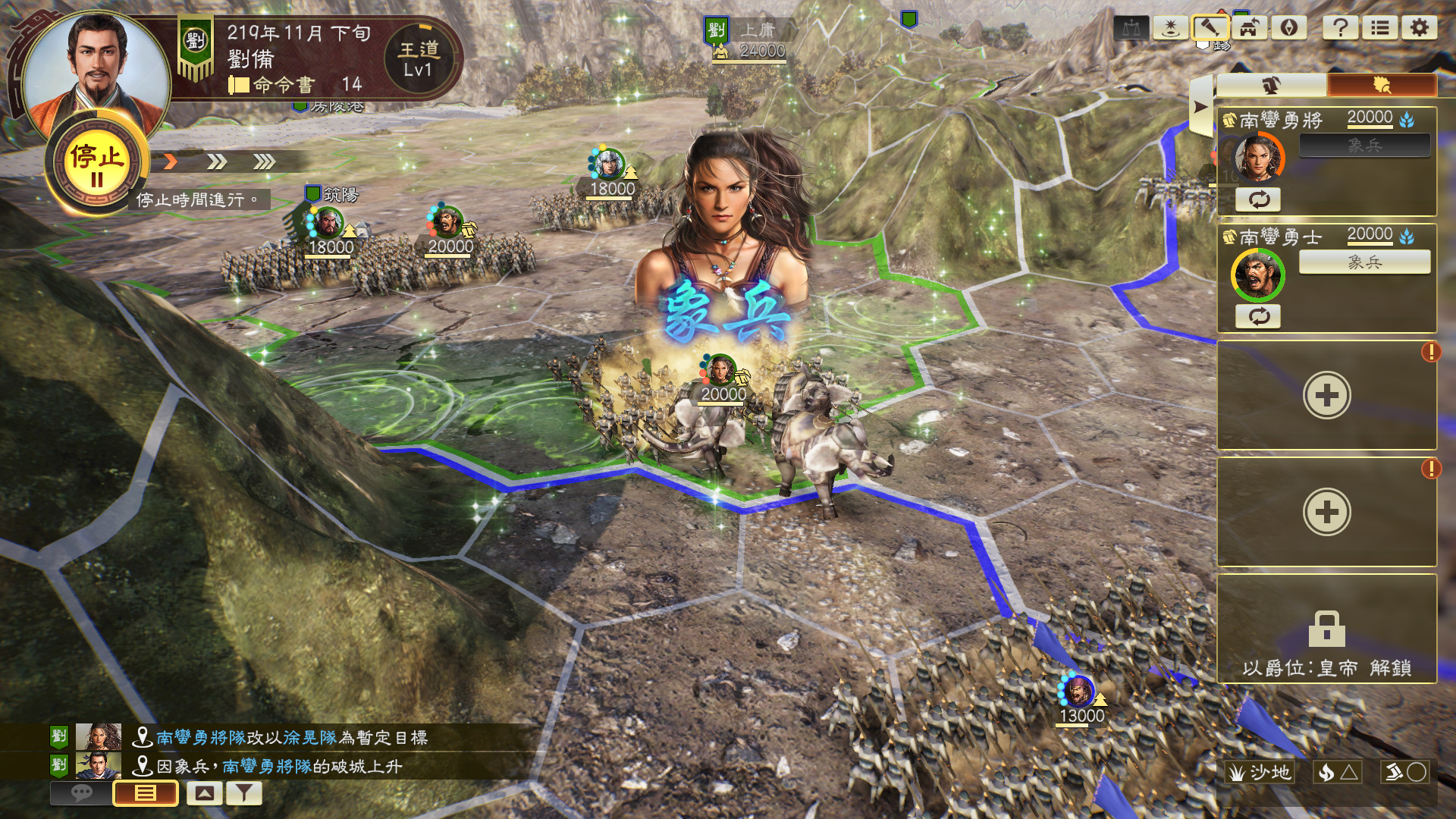Collapse the side panel with arrow handle
The width and height of the screenshot is (1456, 819).
(1200, 107)
